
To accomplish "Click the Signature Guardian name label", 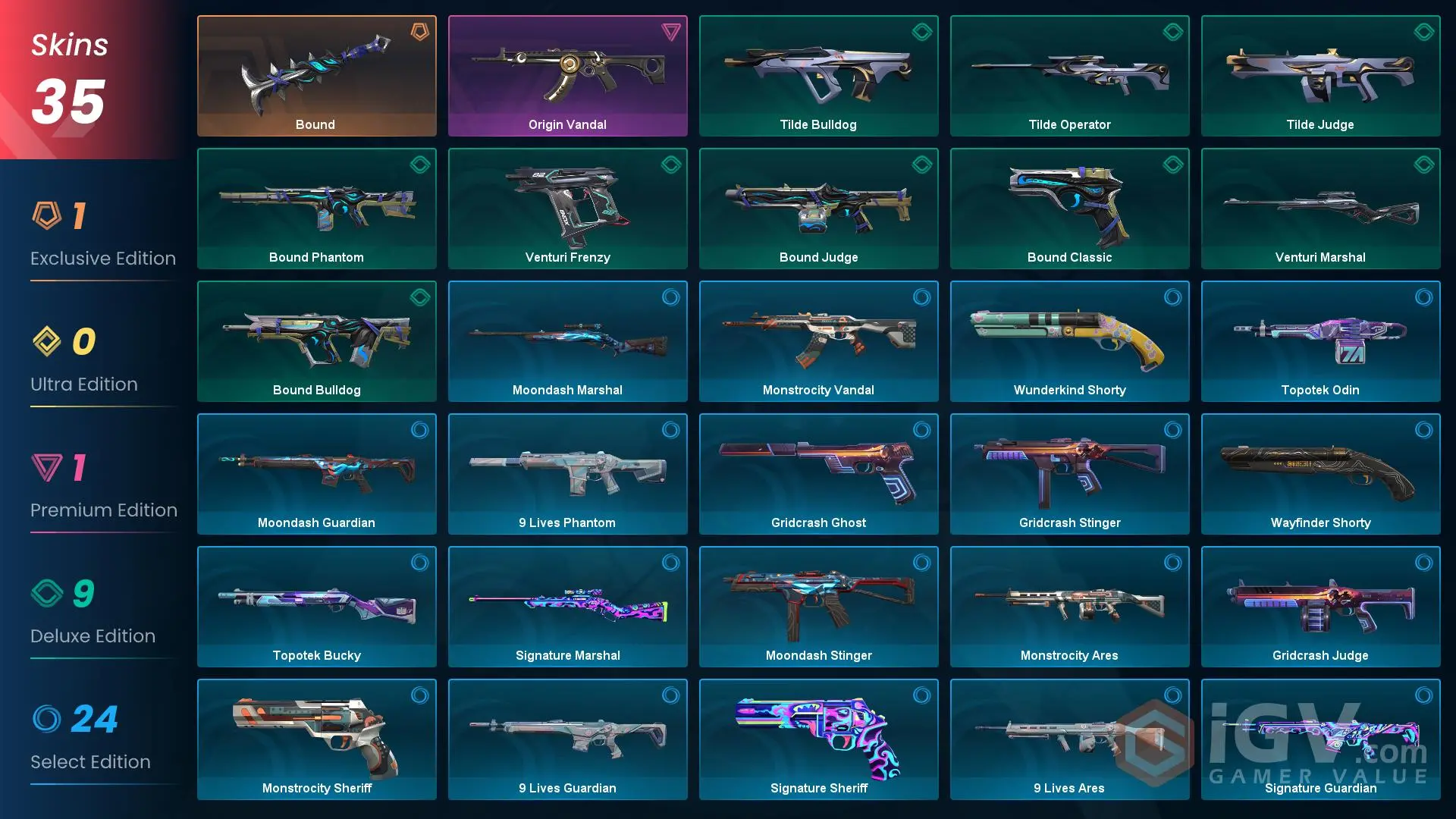I will pos(1320,788).
